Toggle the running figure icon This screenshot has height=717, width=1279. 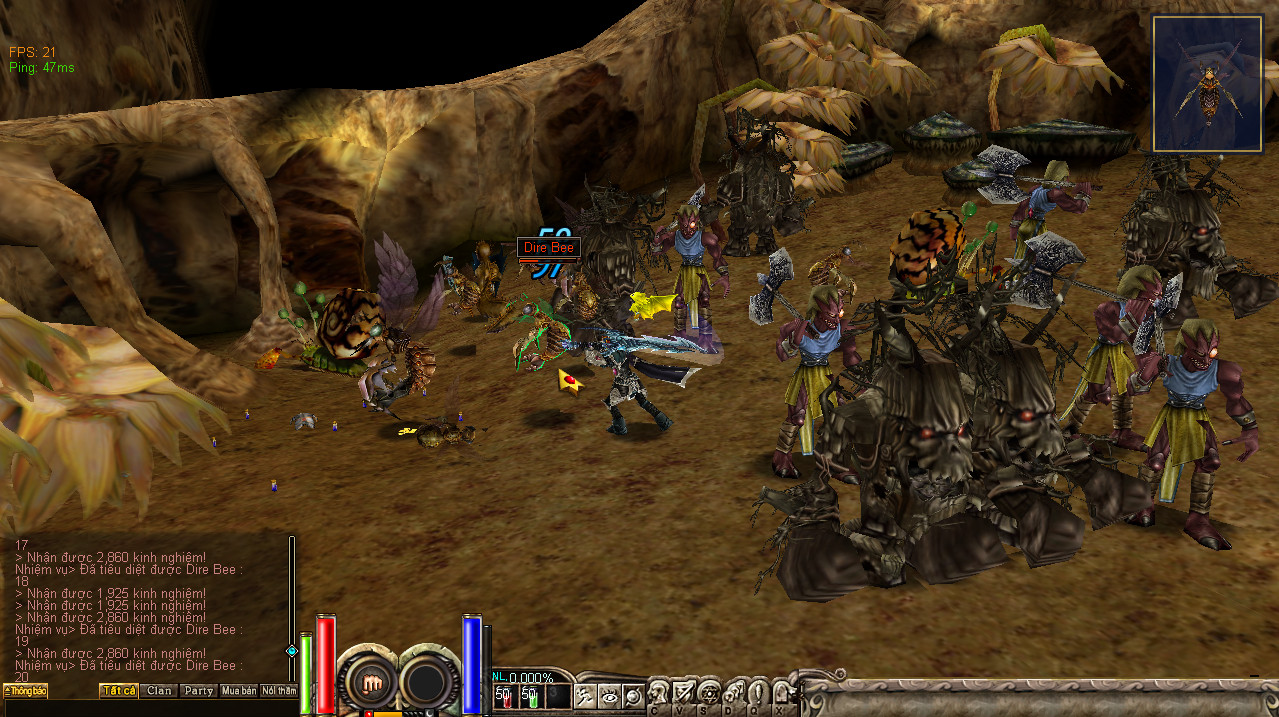(x=584, y=697)
